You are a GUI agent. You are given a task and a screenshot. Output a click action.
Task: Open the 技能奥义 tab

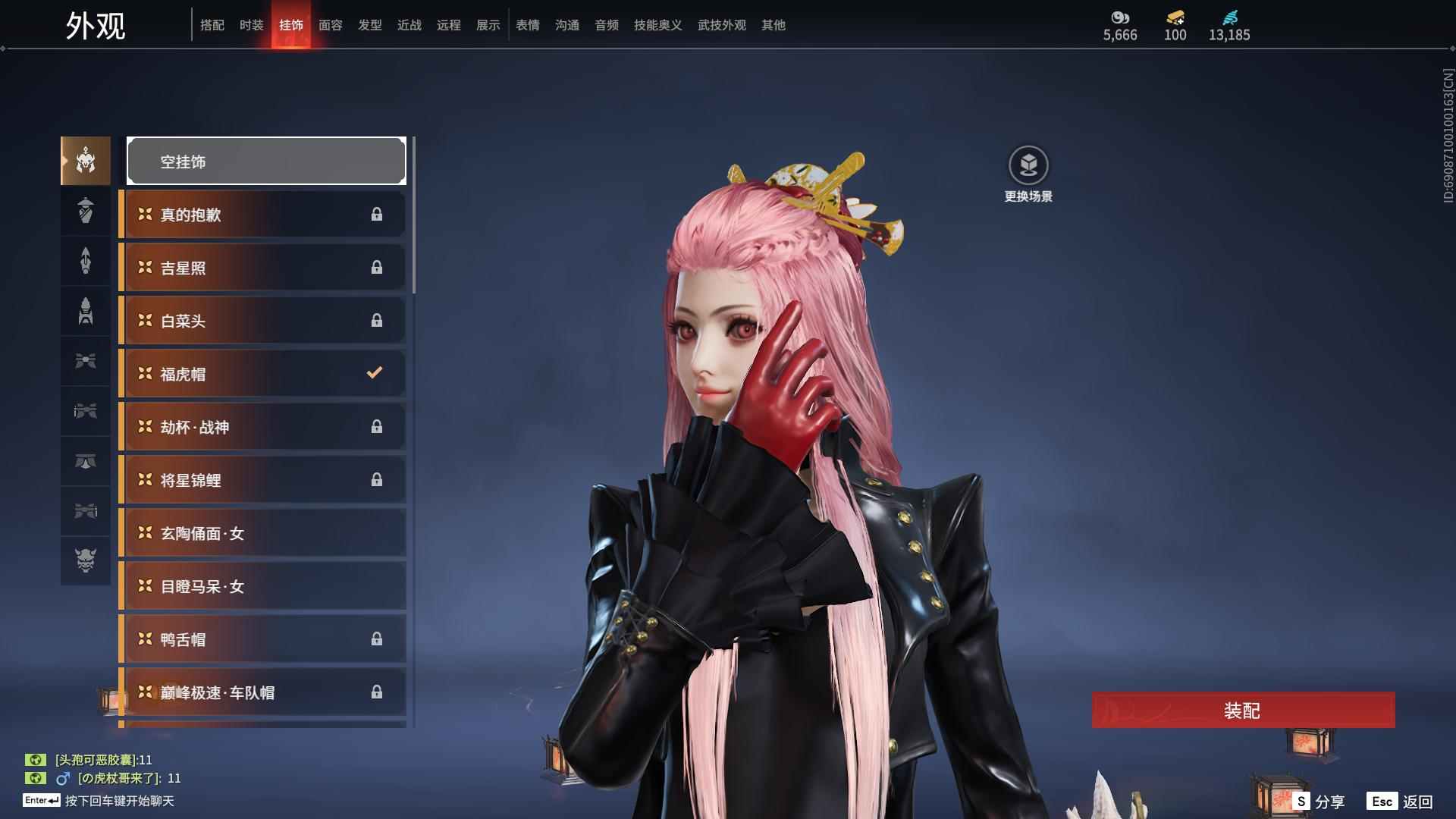[x=657, y=25]
